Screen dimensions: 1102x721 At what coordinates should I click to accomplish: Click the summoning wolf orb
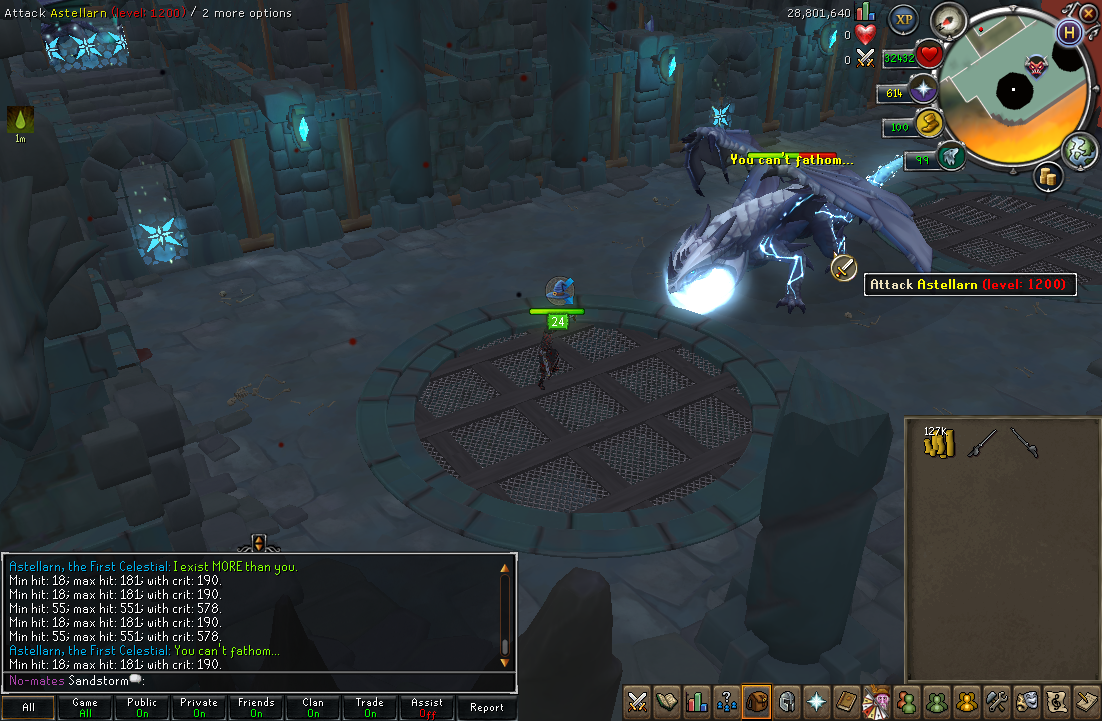(950, 157)
